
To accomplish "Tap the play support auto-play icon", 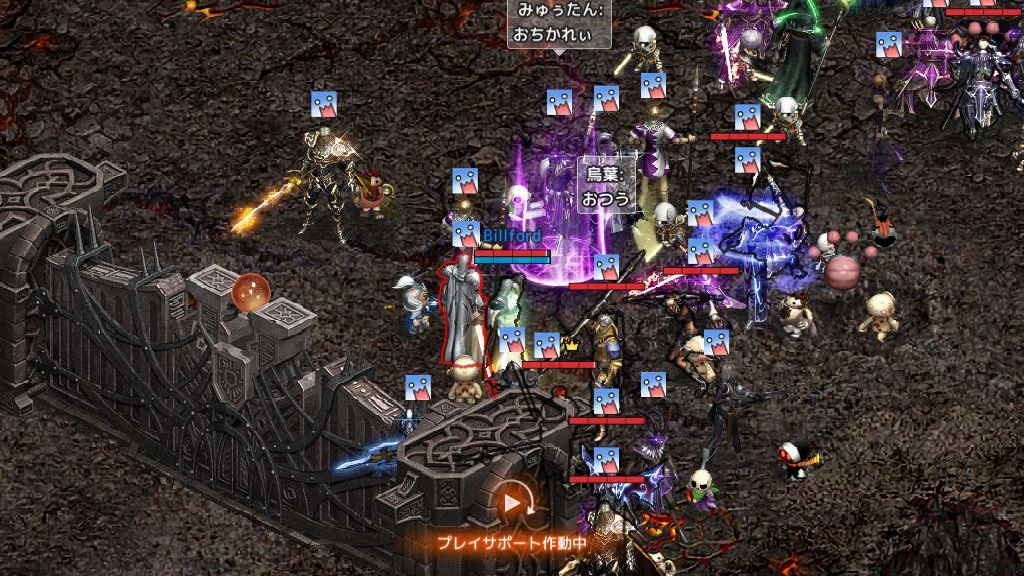I will (513, 502).
